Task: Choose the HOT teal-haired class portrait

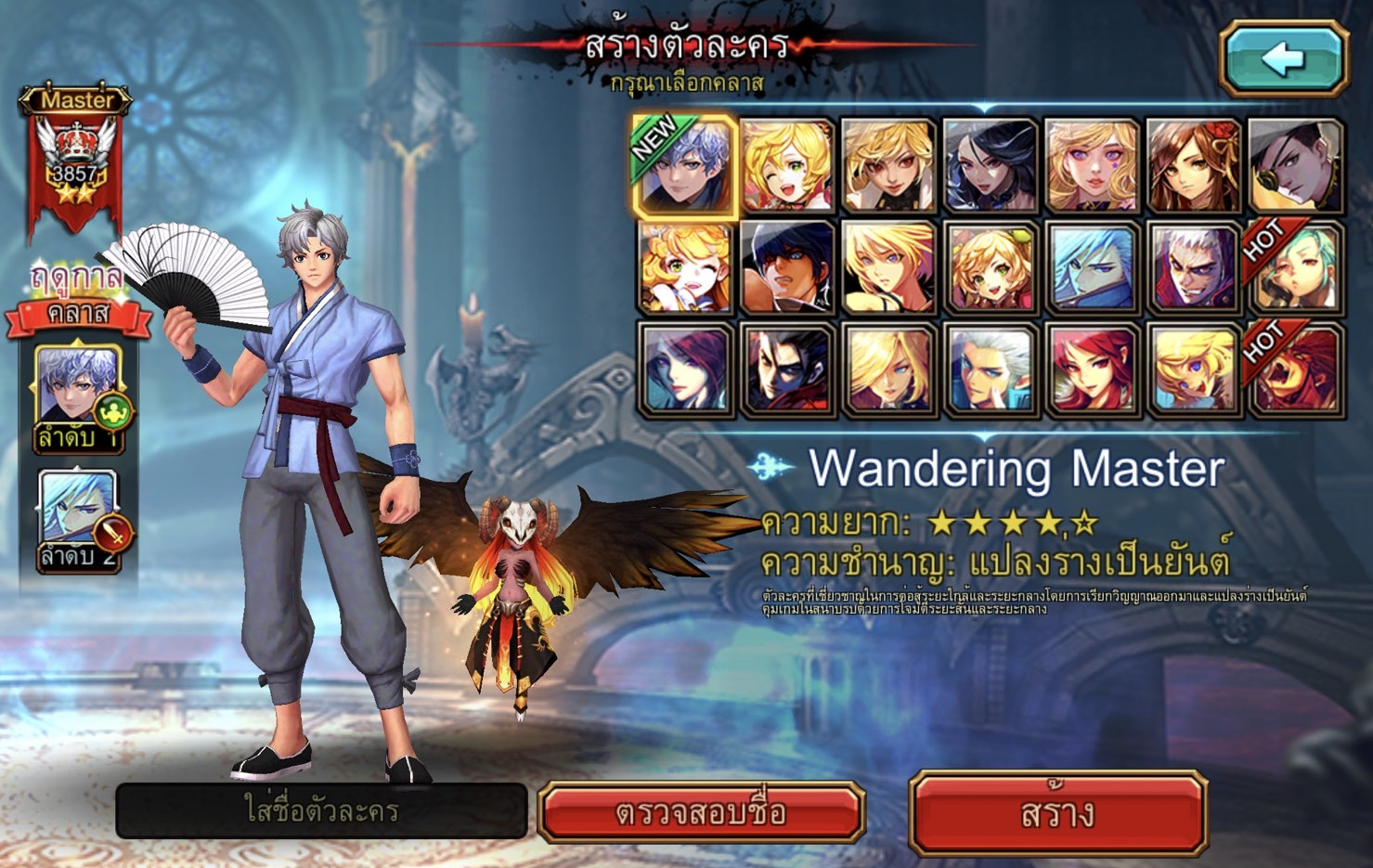Action: pos(1295,269)
